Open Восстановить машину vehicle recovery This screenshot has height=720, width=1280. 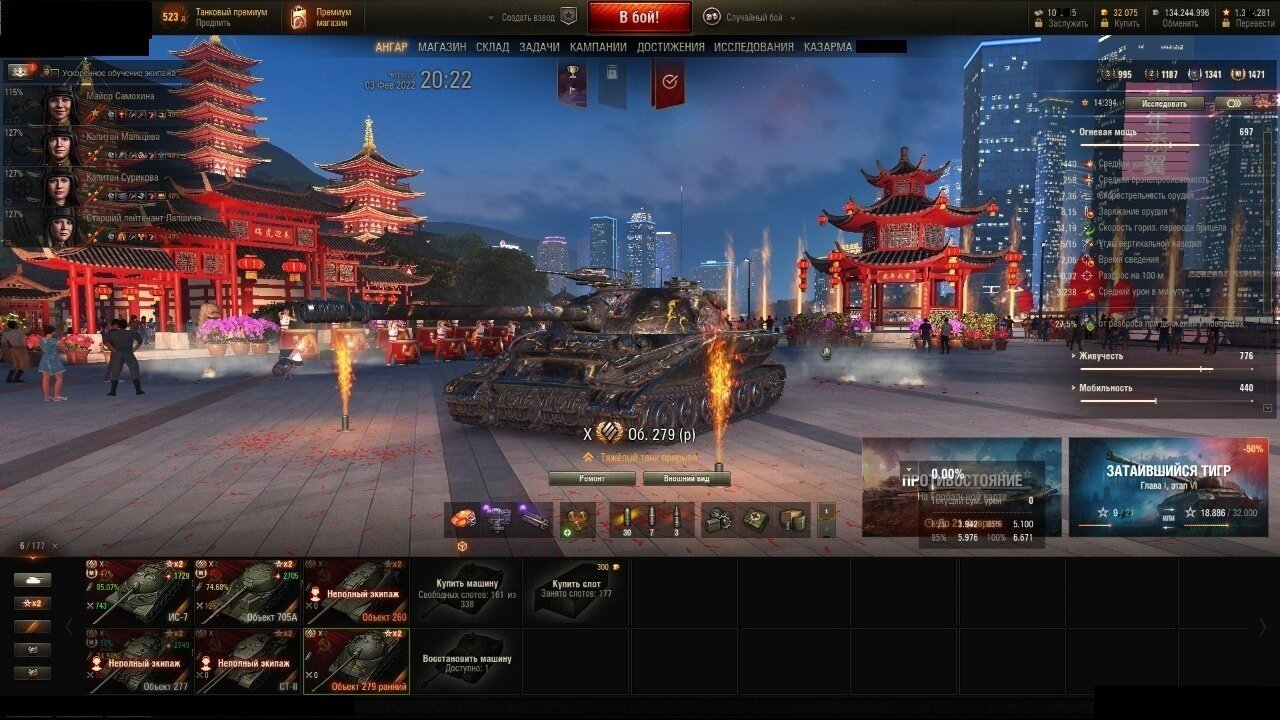point(466,661)
